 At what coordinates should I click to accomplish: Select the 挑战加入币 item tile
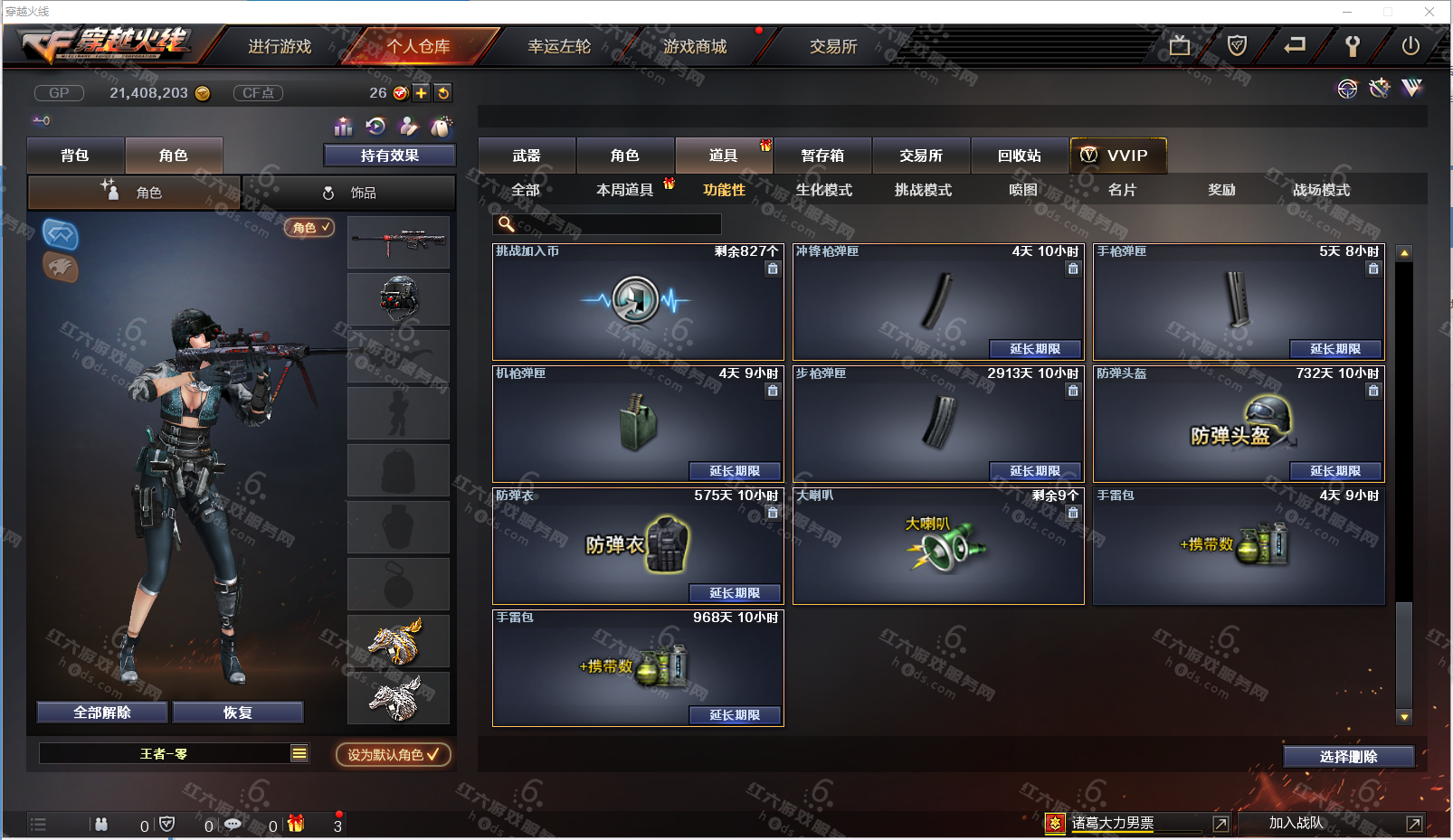(x=637, y=302)
